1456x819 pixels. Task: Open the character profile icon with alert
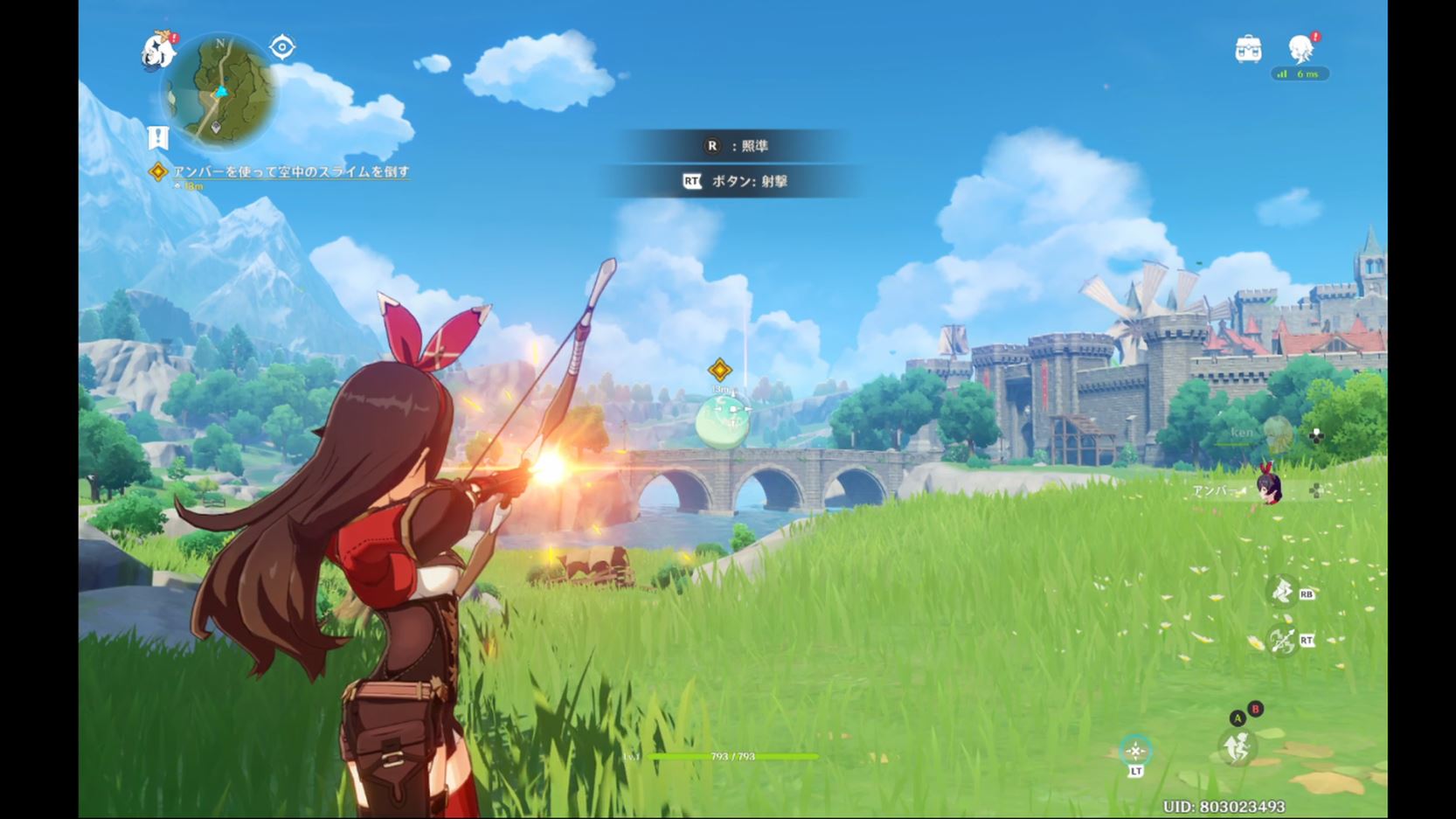click(x=1300, y=49)
